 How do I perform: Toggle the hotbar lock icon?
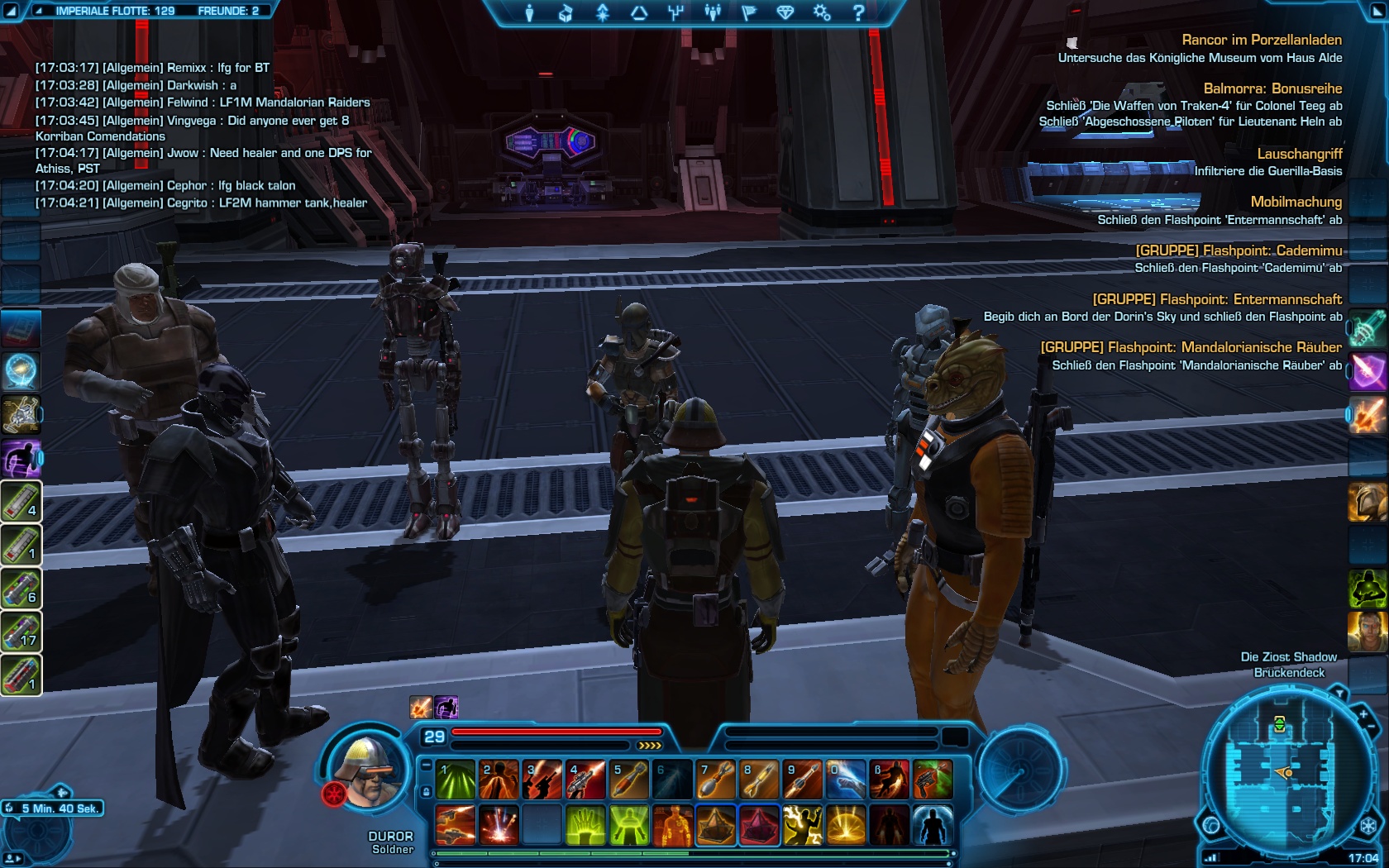tap(426, 791)
